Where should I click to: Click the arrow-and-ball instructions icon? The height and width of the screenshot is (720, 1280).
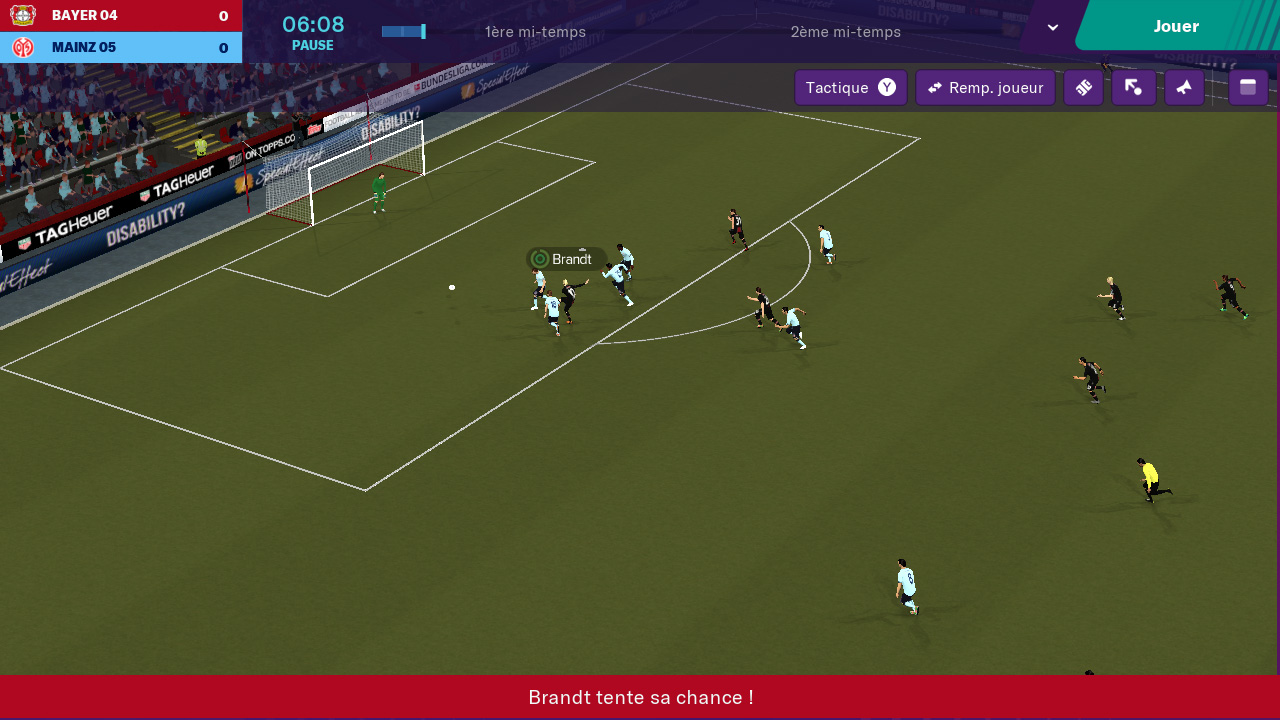[x=1133, y=88]
